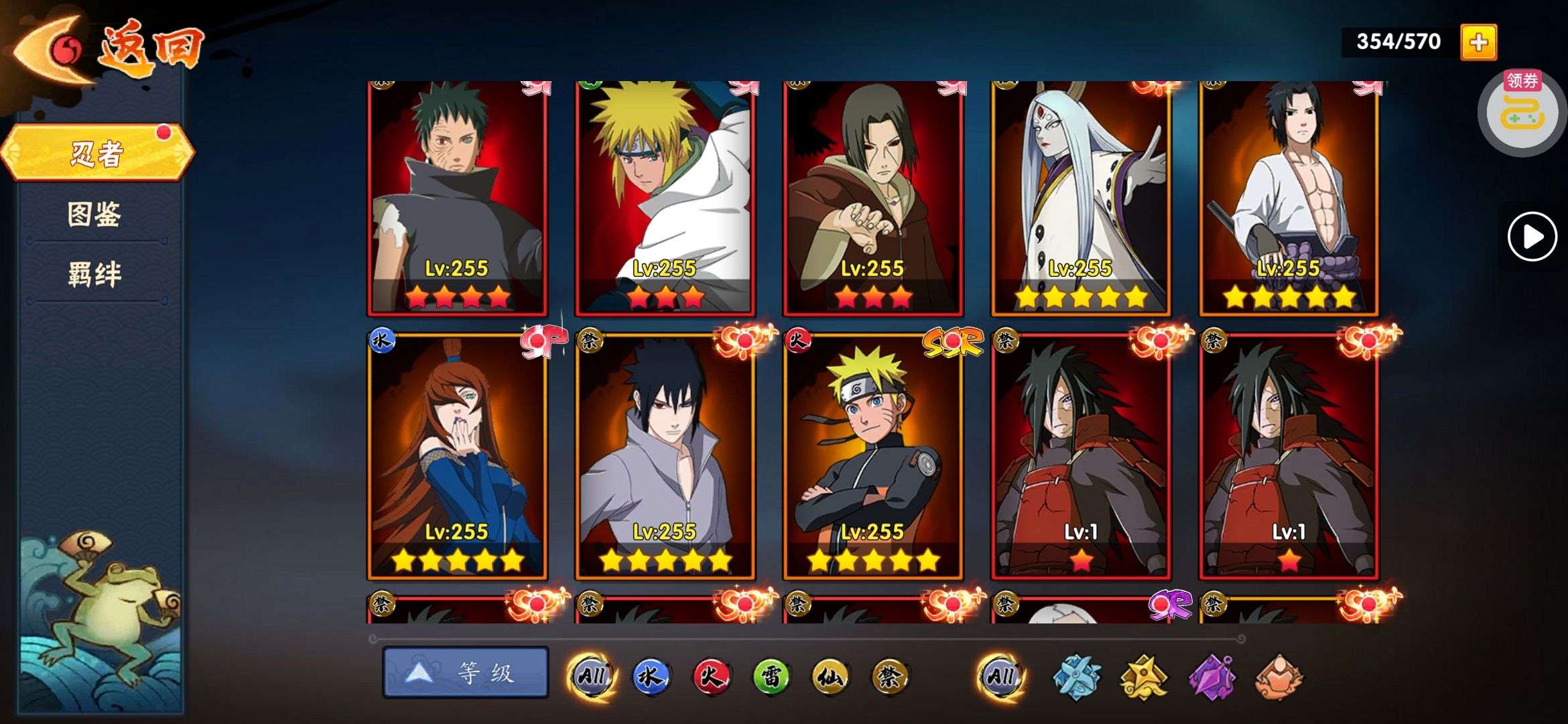Switch to the 忍者 tab
Image resolution: width=1568 pixels, height=724 pixels.
pyautogui.click(x=97, y=153)
